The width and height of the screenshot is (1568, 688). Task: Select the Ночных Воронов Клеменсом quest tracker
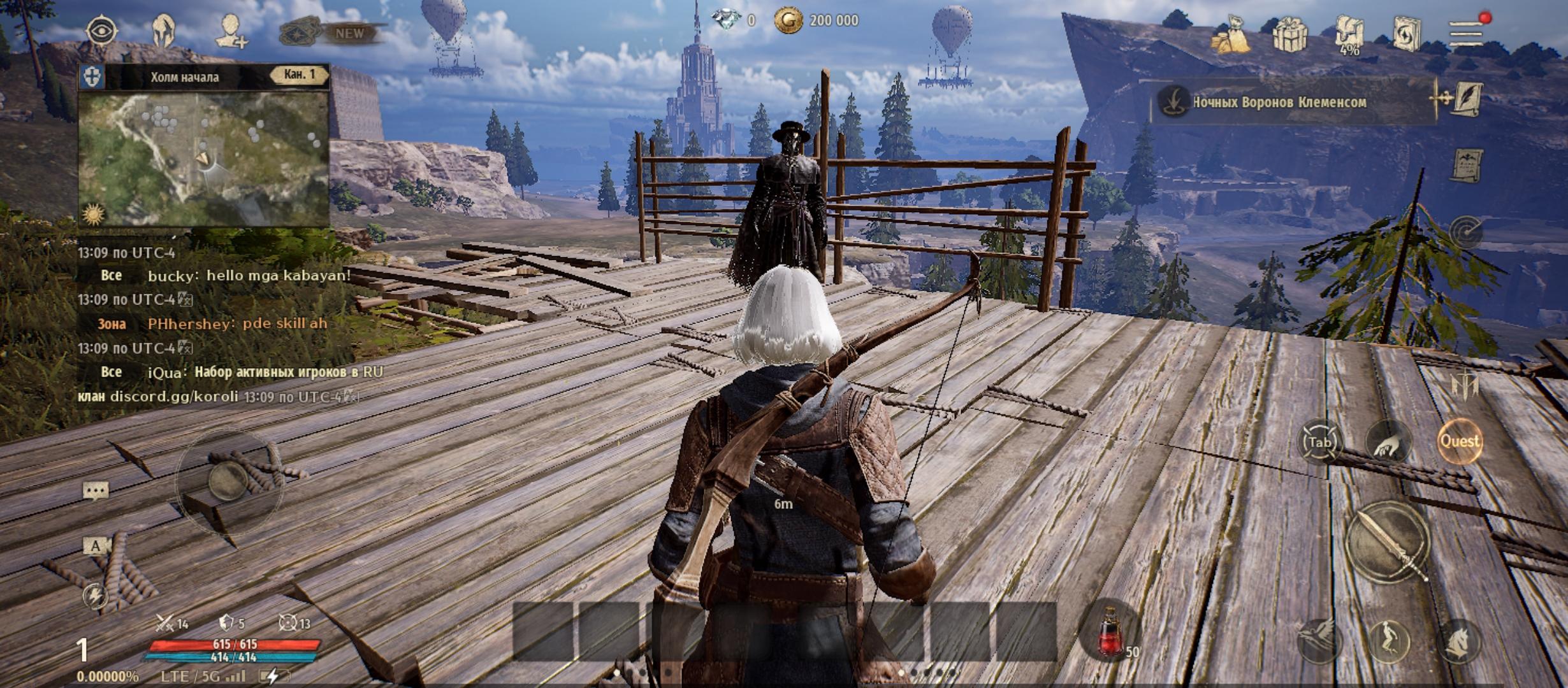1279,103
